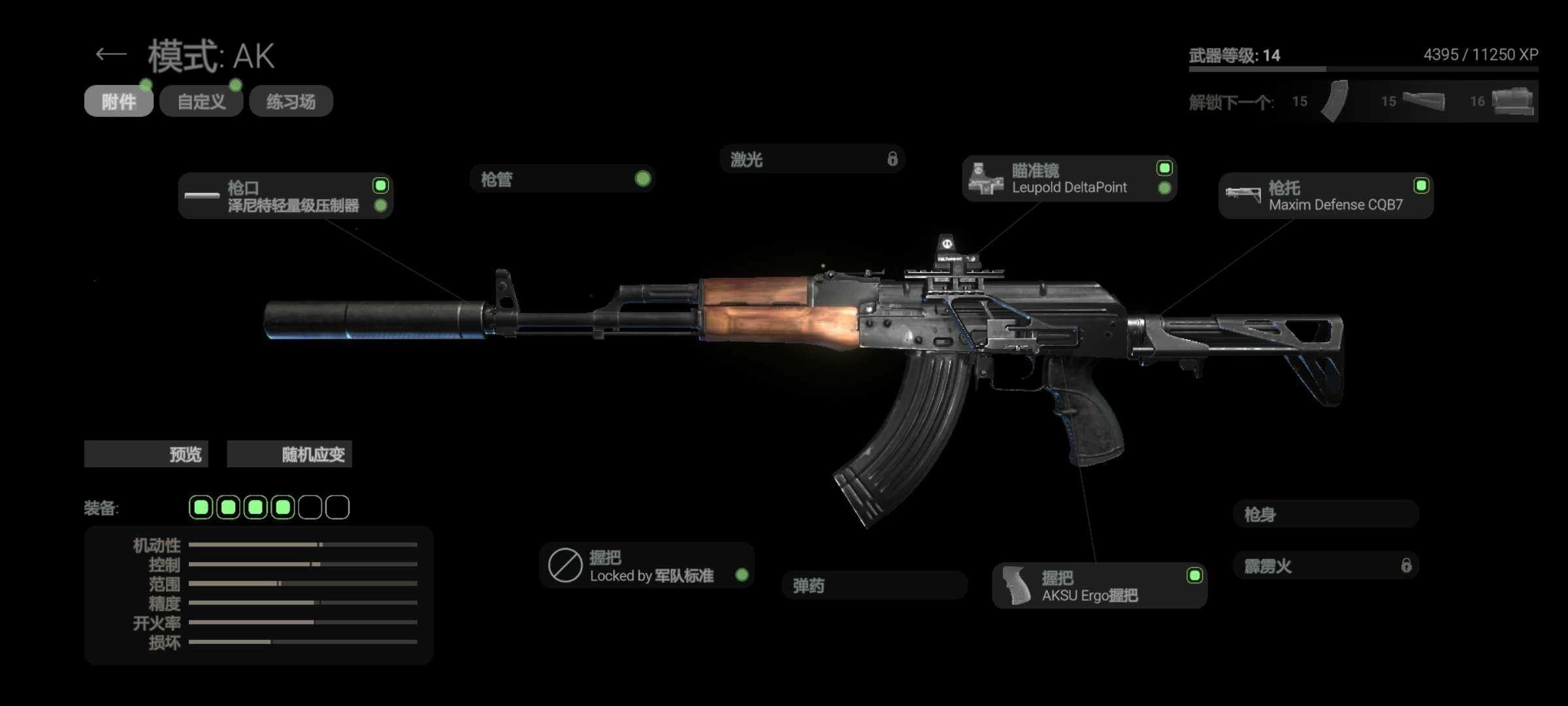Switch to the 练习场 tab
Image resolution: width=1568 pixels, height=706 pixels.
[291, 101]
